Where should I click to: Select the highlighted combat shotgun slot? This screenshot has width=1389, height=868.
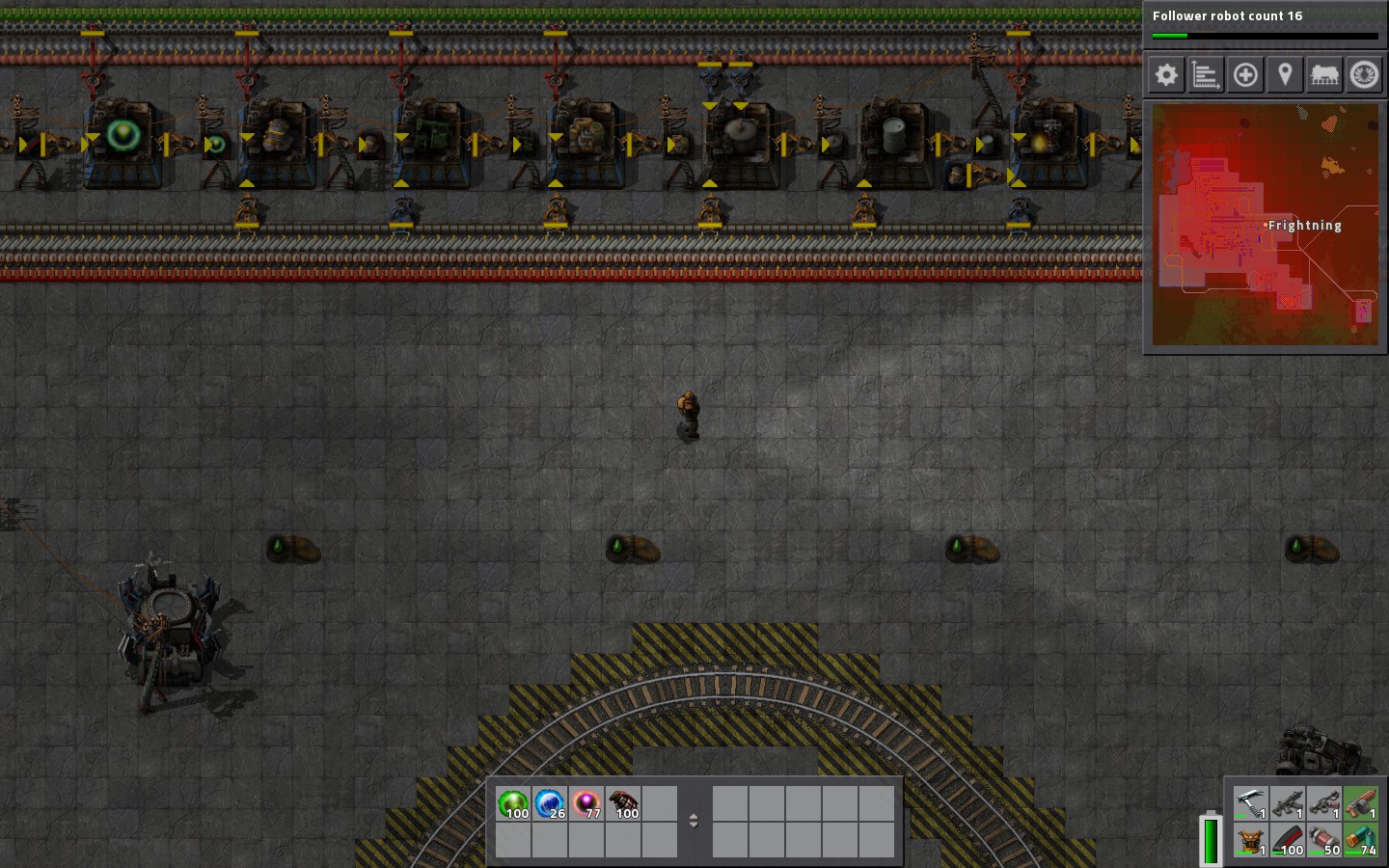1361,803
